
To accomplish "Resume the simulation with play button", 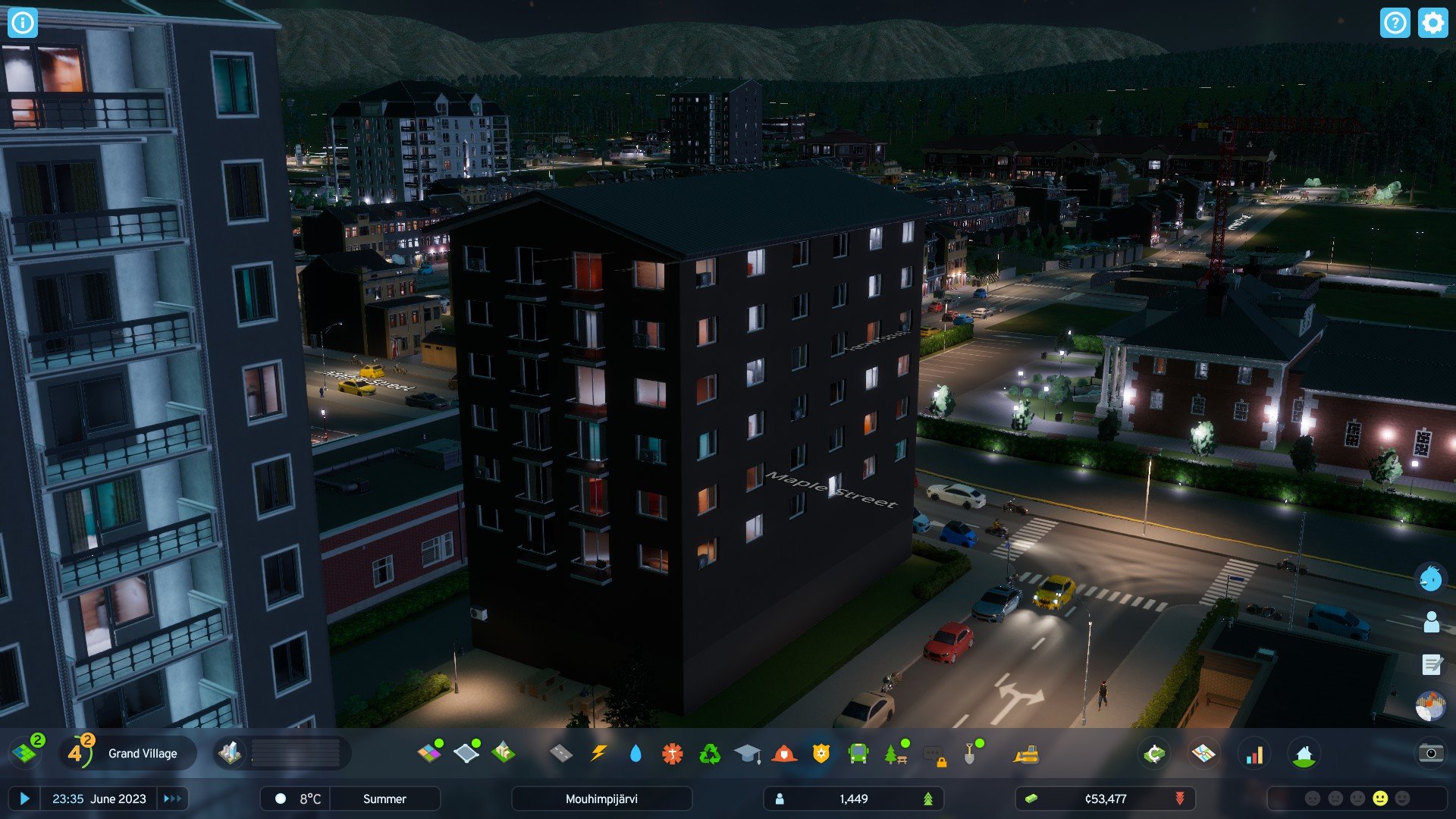I will pos(24,799).
